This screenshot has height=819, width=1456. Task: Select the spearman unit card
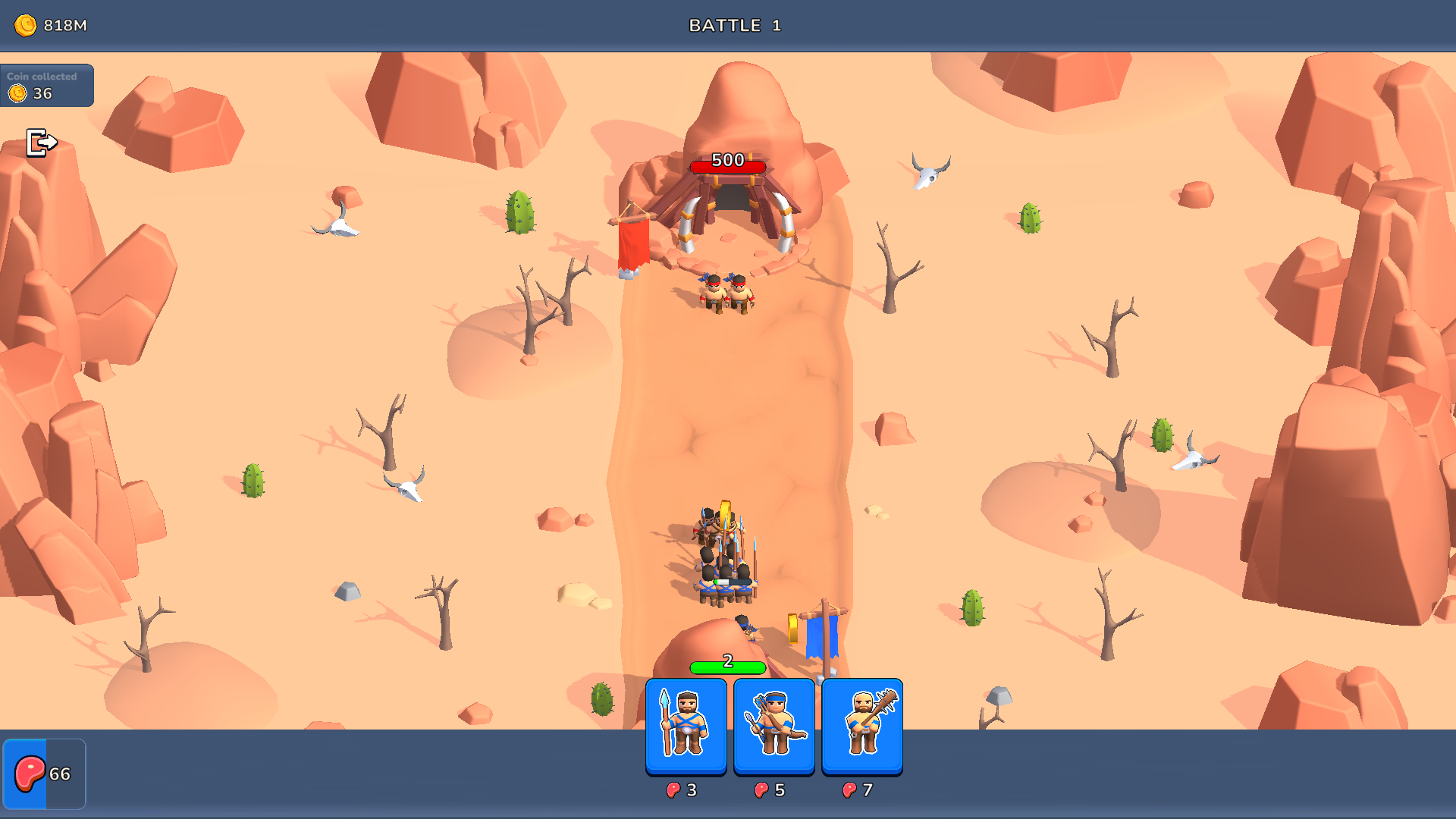(685, 724)
